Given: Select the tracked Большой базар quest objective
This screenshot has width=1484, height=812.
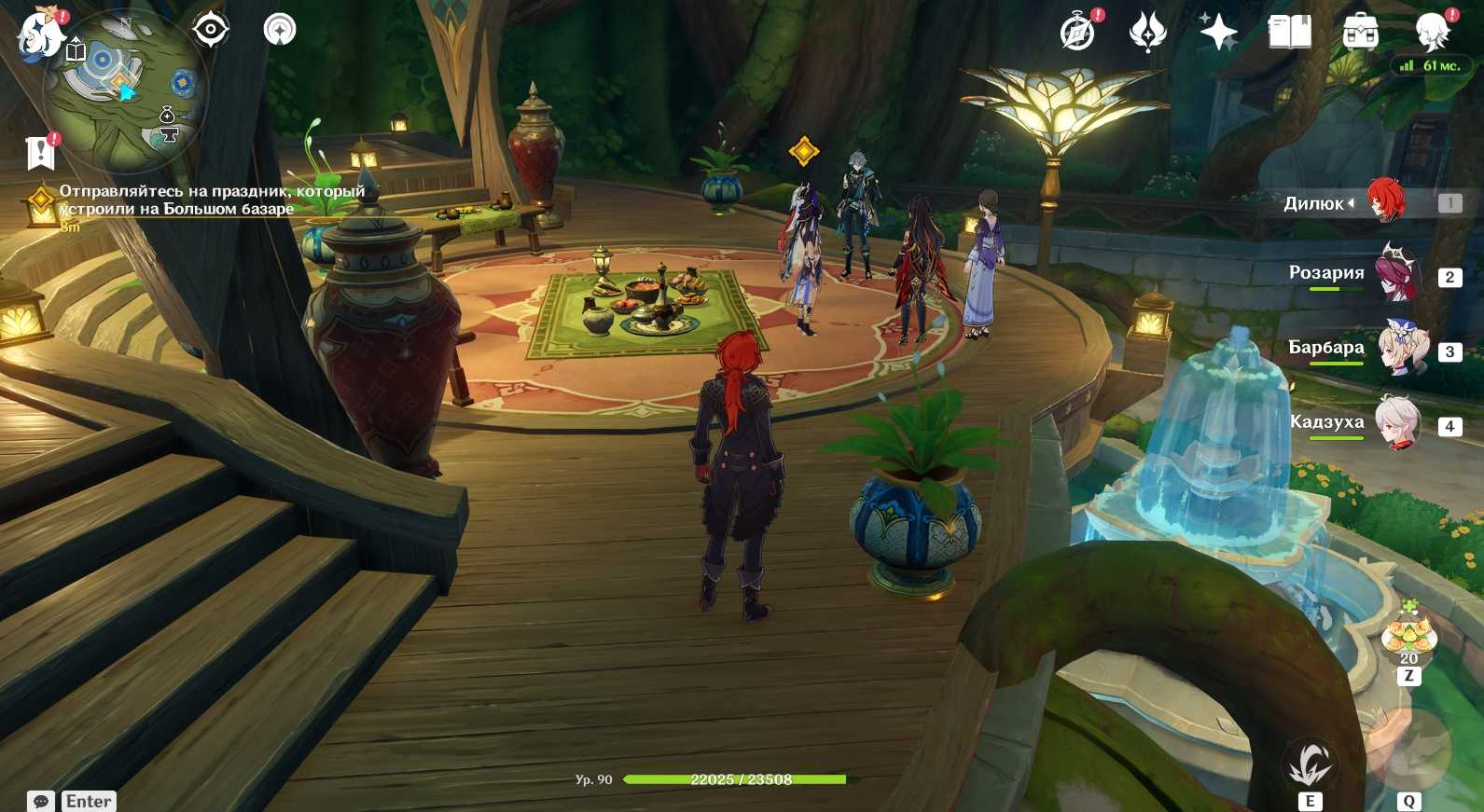Looking at the screenshot, I should tap(211, 200).
